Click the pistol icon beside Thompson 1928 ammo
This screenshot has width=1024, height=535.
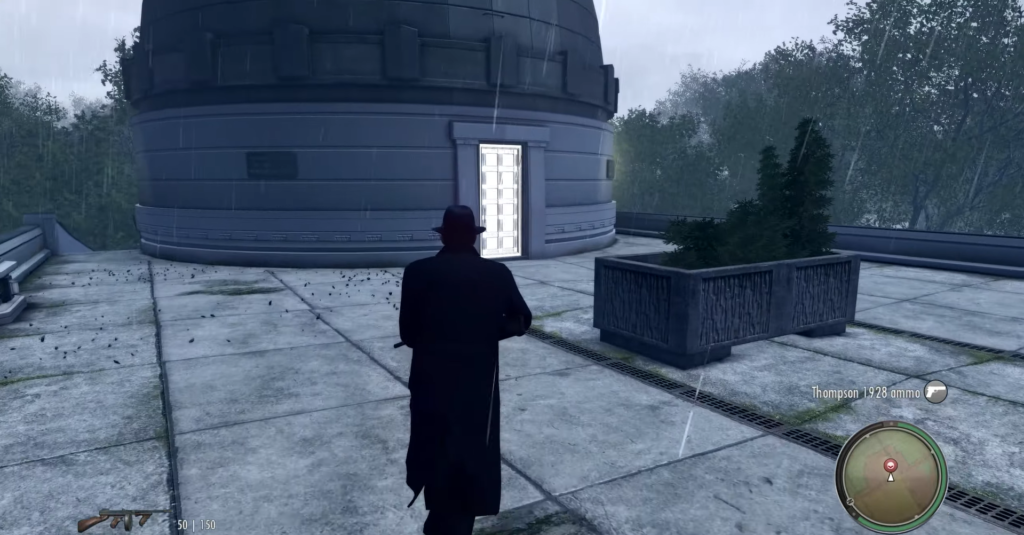coord(935,392)
